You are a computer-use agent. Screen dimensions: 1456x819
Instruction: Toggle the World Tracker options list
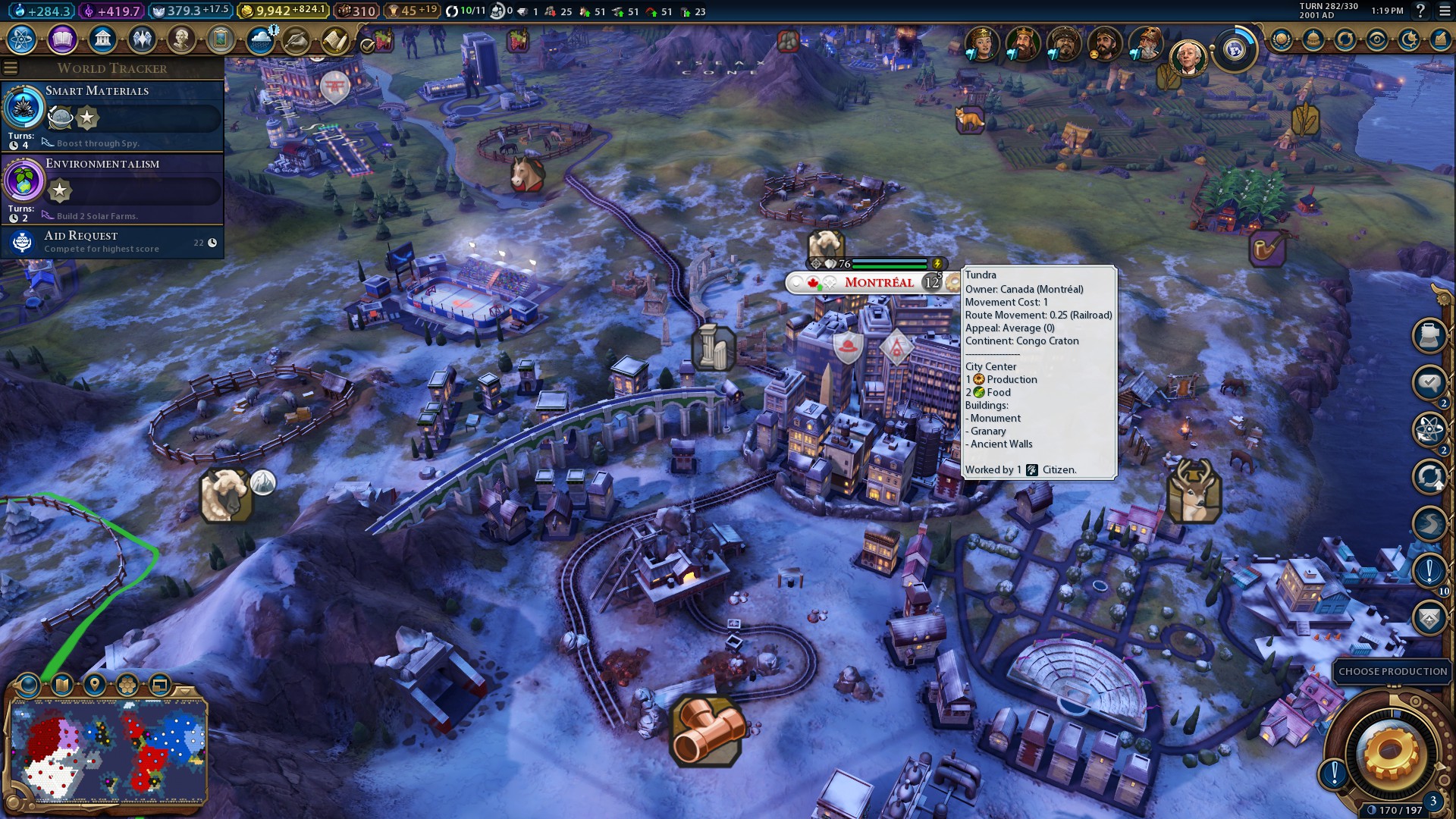pos(10,68)
